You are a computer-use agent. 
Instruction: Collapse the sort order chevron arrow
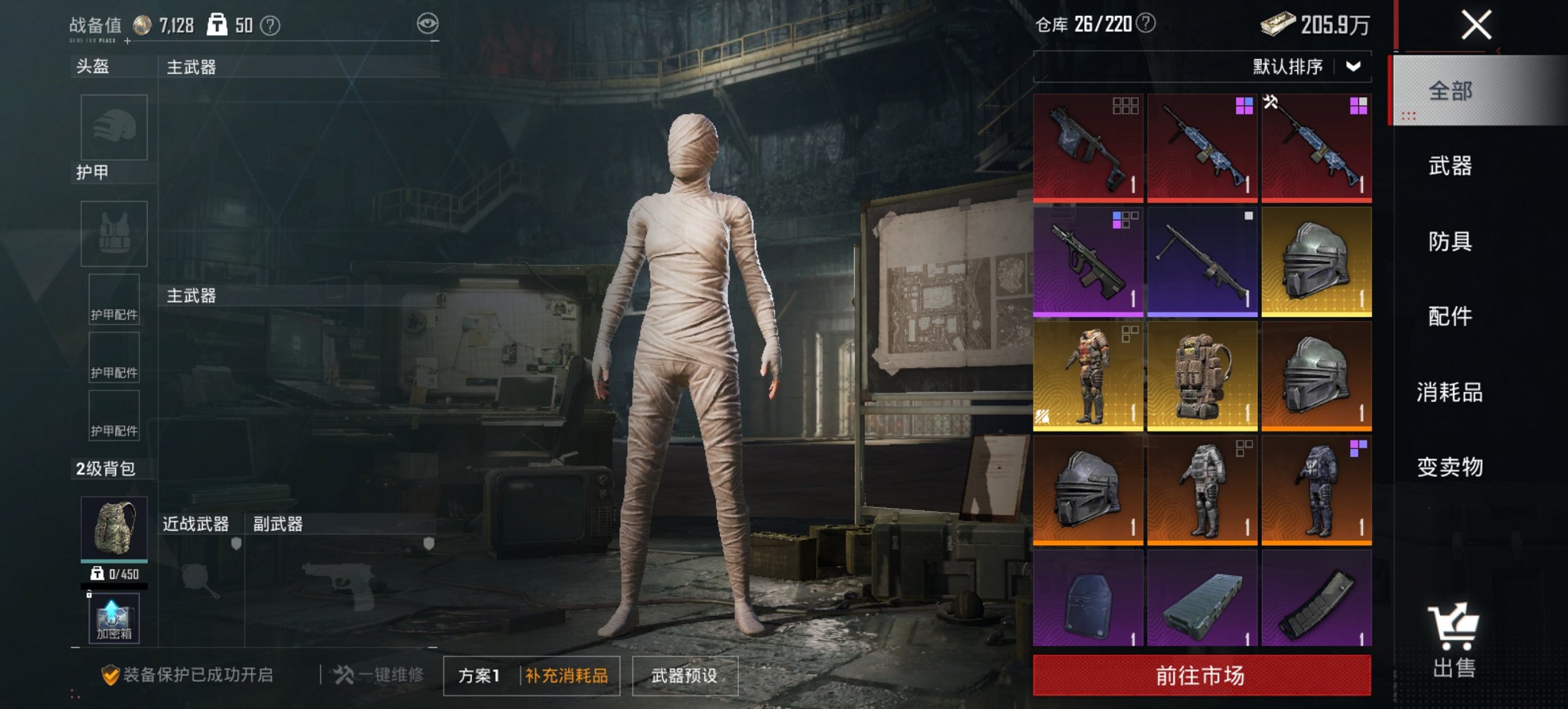pos(1354,67)
